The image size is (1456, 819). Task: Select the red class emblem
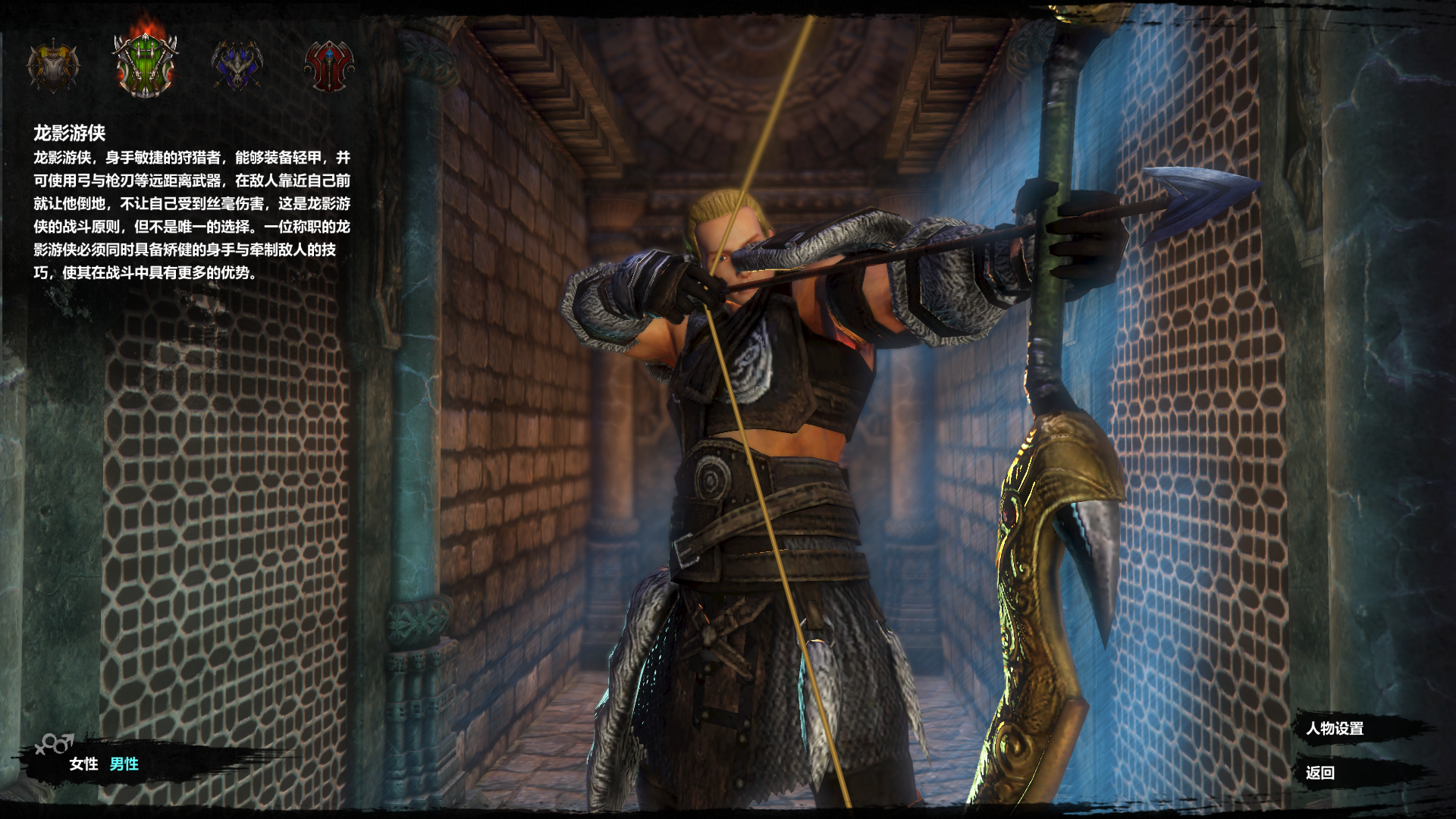coord(328,66)
